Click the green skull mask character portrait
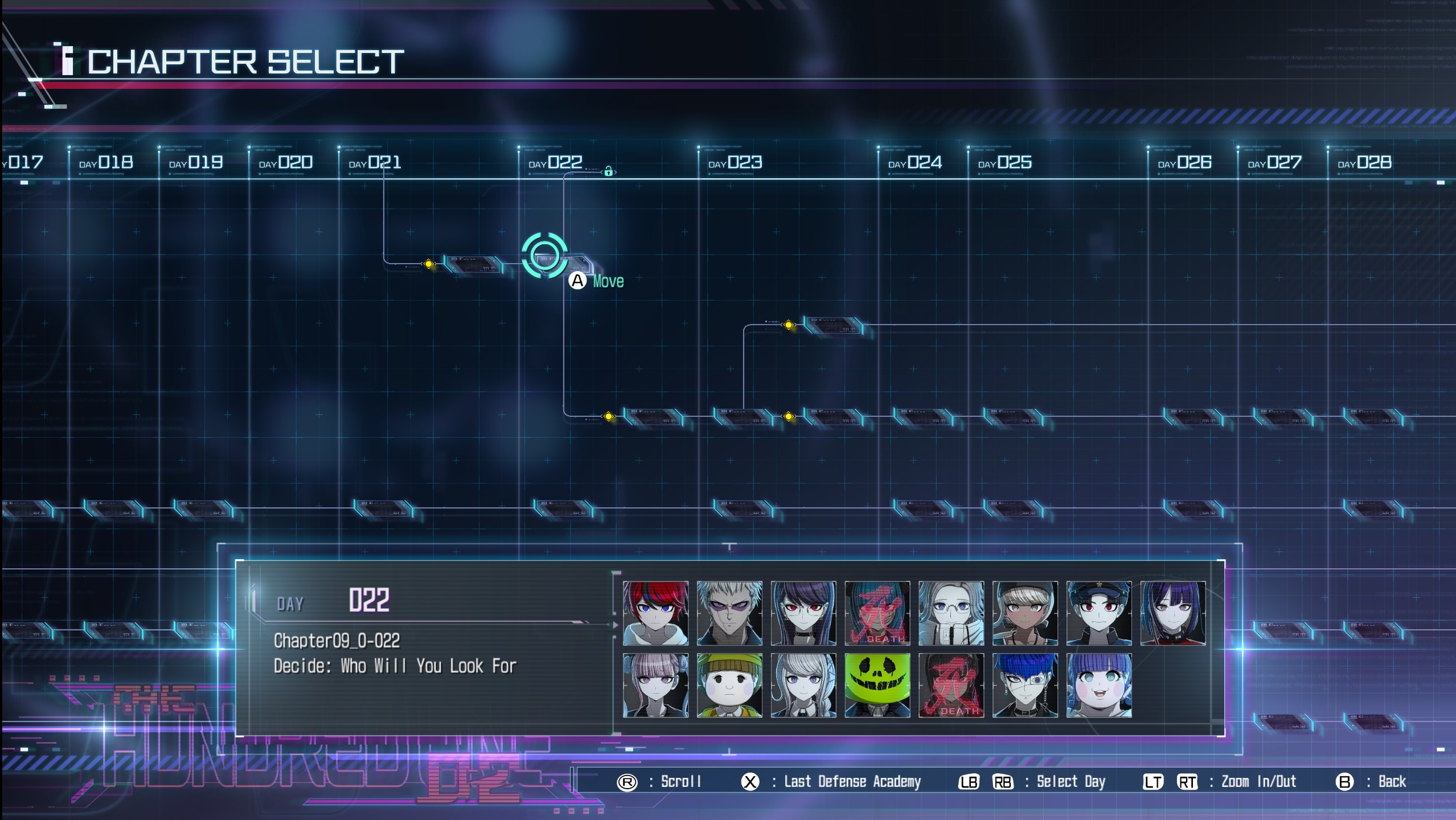1456x820 pixels. click(878, 684)
